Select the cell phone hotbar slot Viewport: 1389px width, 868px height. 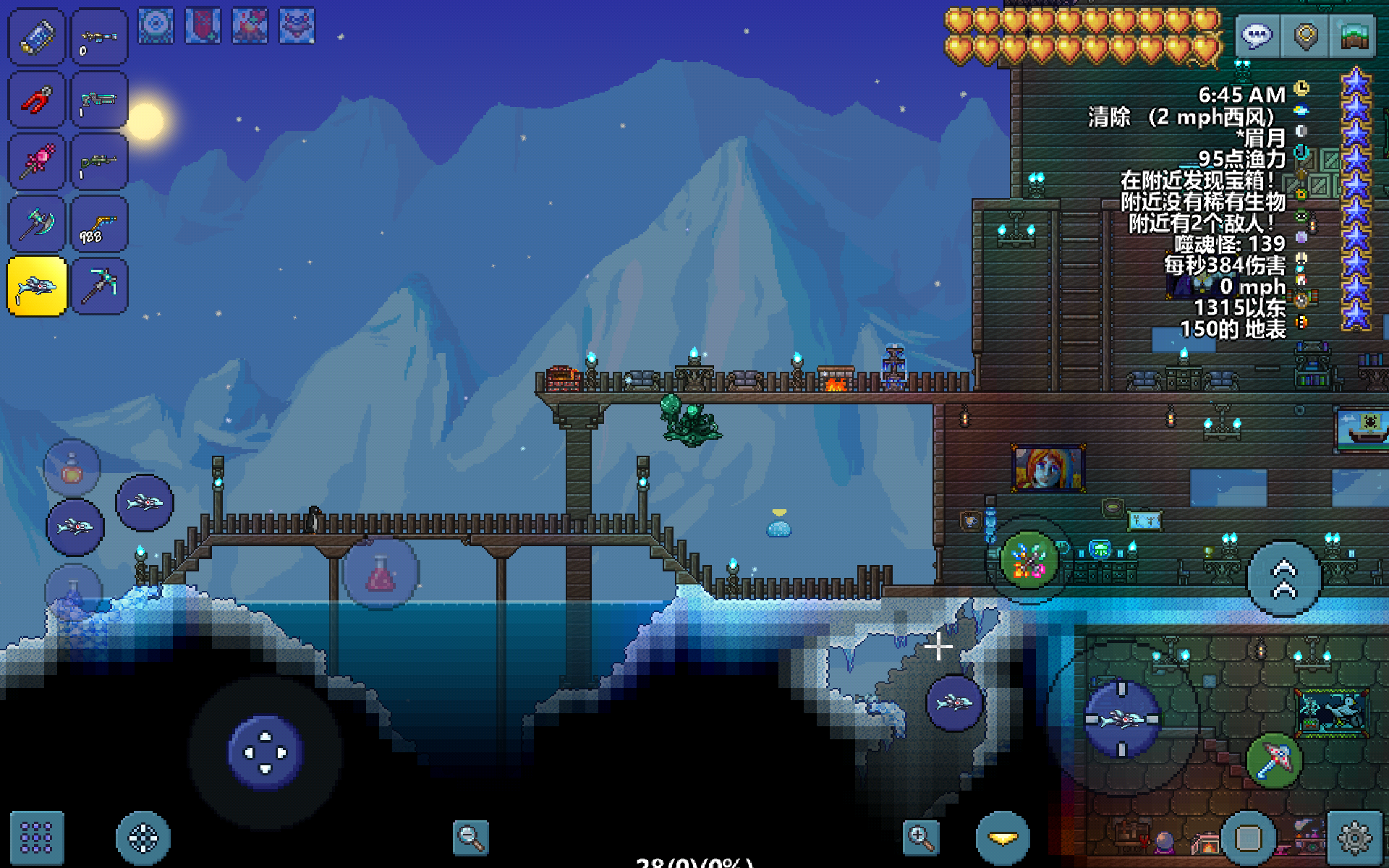click(x=36, y=38)
